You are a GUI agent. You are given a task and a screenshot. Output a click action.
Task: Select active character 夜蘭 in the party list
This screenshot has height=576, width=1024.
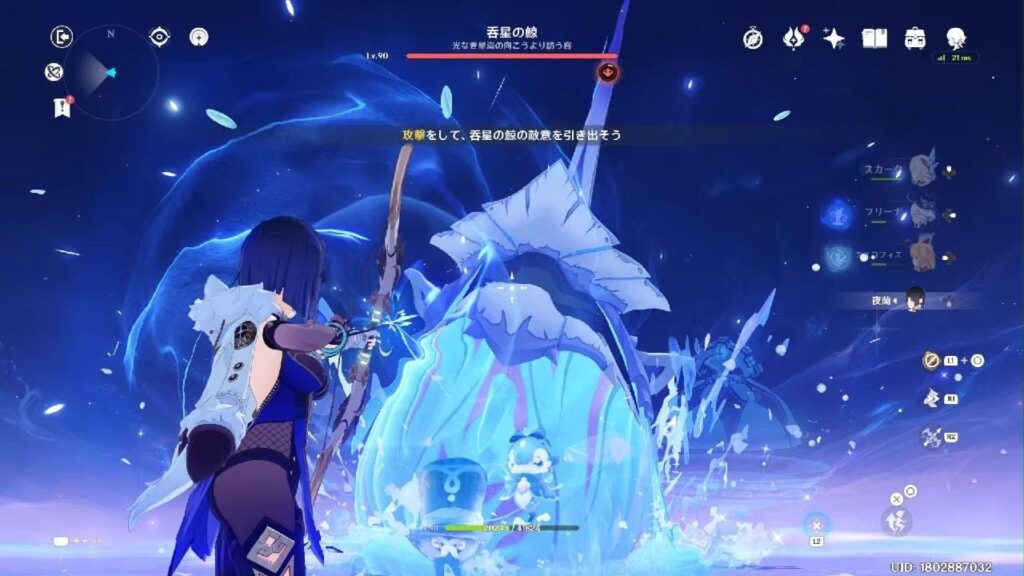pyautogui.click(x=912, y=298)
